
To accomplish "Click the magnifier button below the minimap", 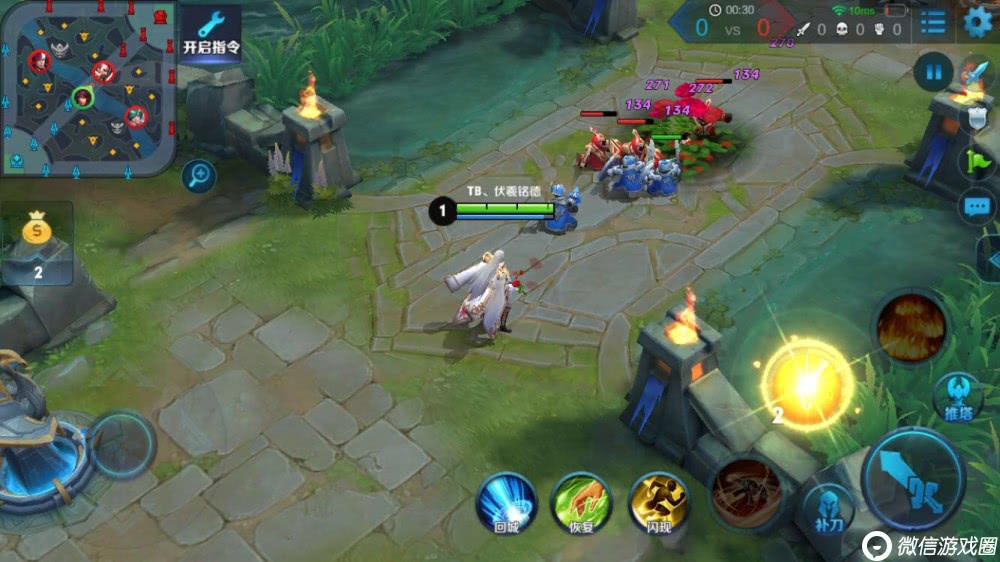I will pos(200,177).
